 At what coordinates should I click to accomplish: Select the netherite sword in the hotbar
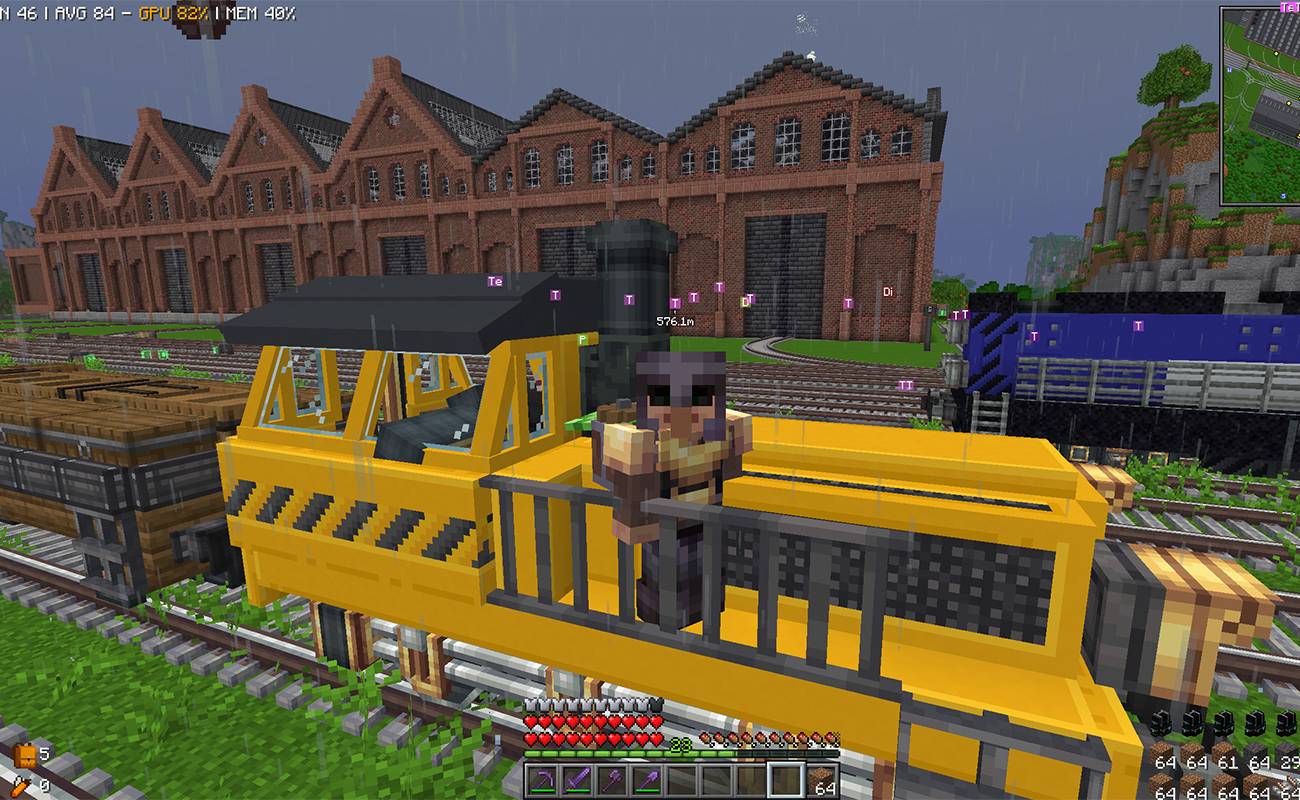coord(579,781)
